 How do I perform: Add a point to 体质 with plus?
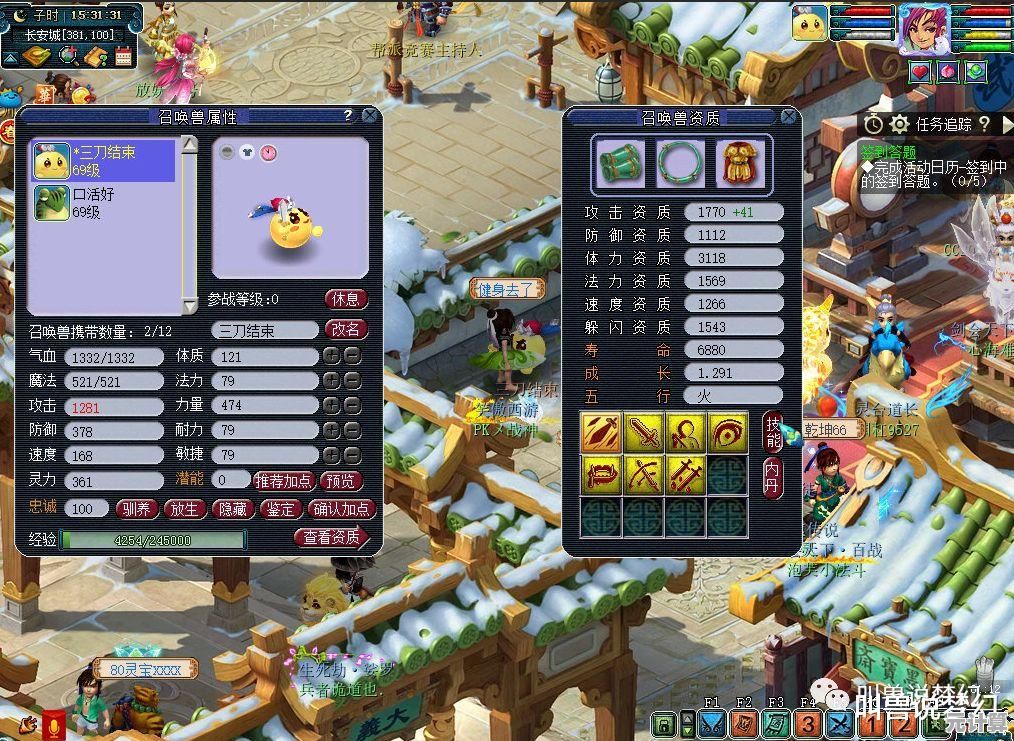(330, 356)
